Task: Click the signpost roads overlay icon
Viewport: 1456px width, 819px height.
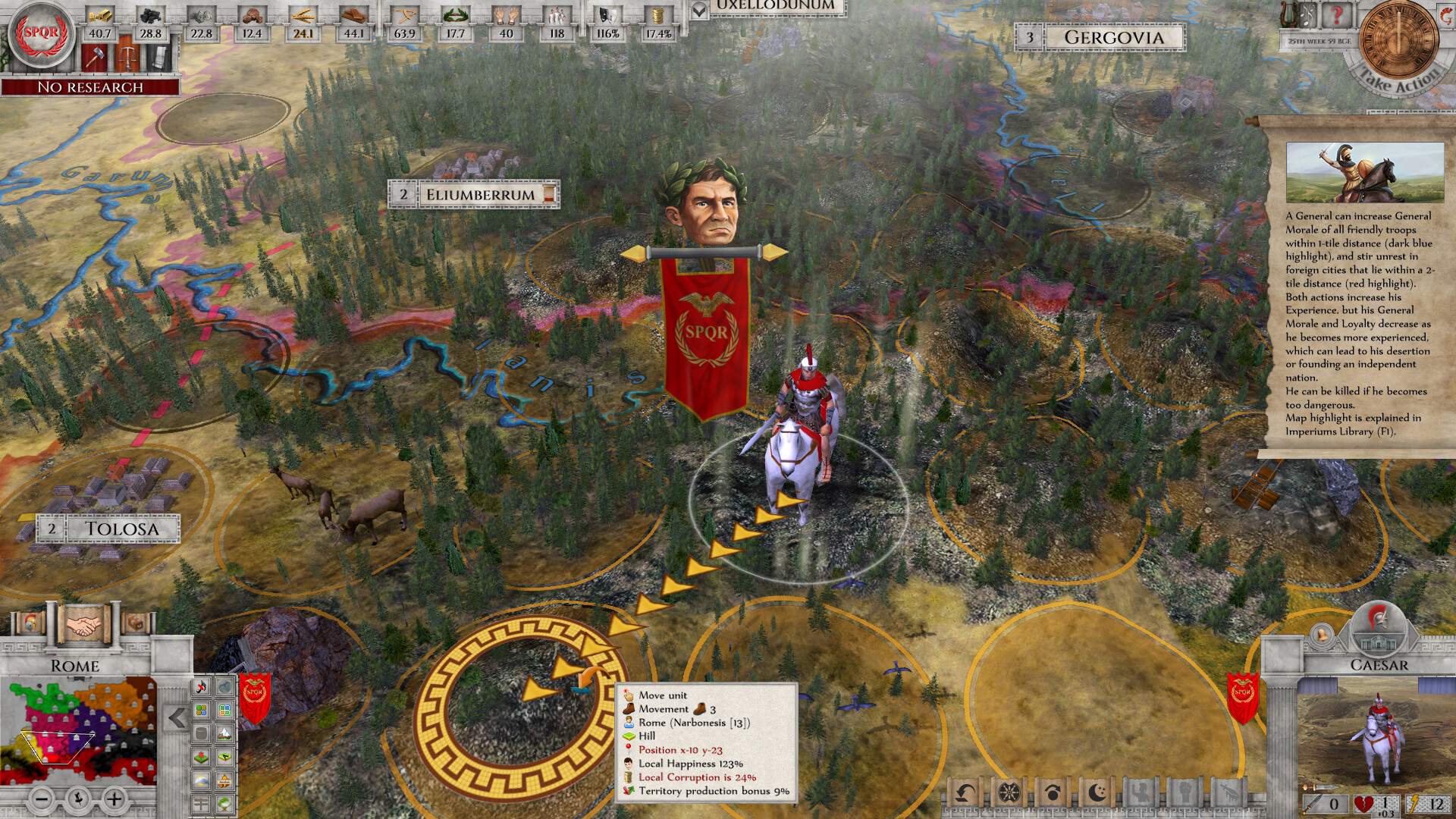Action: [x=200, y=803]
